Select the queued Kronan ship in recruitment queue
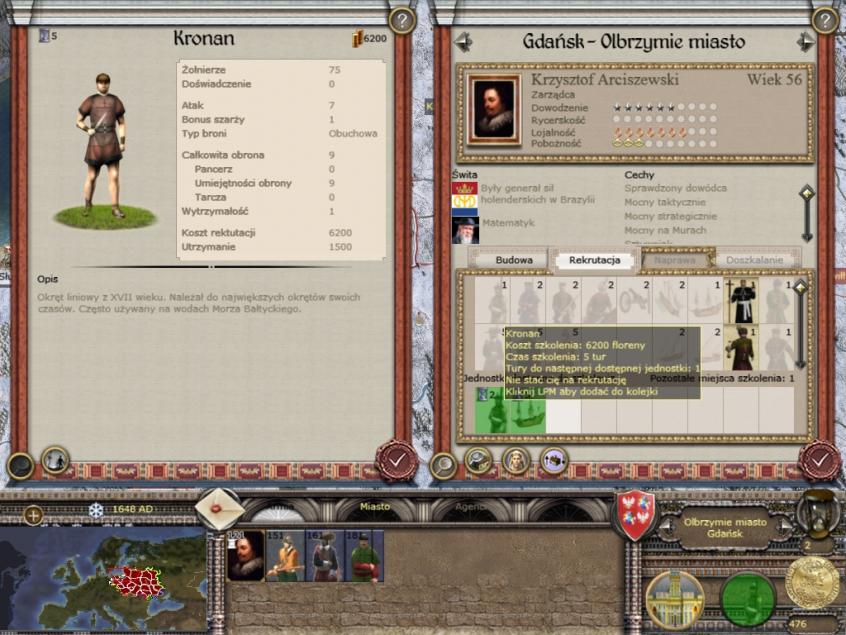 pyautogui.click(x=527, y=412)
